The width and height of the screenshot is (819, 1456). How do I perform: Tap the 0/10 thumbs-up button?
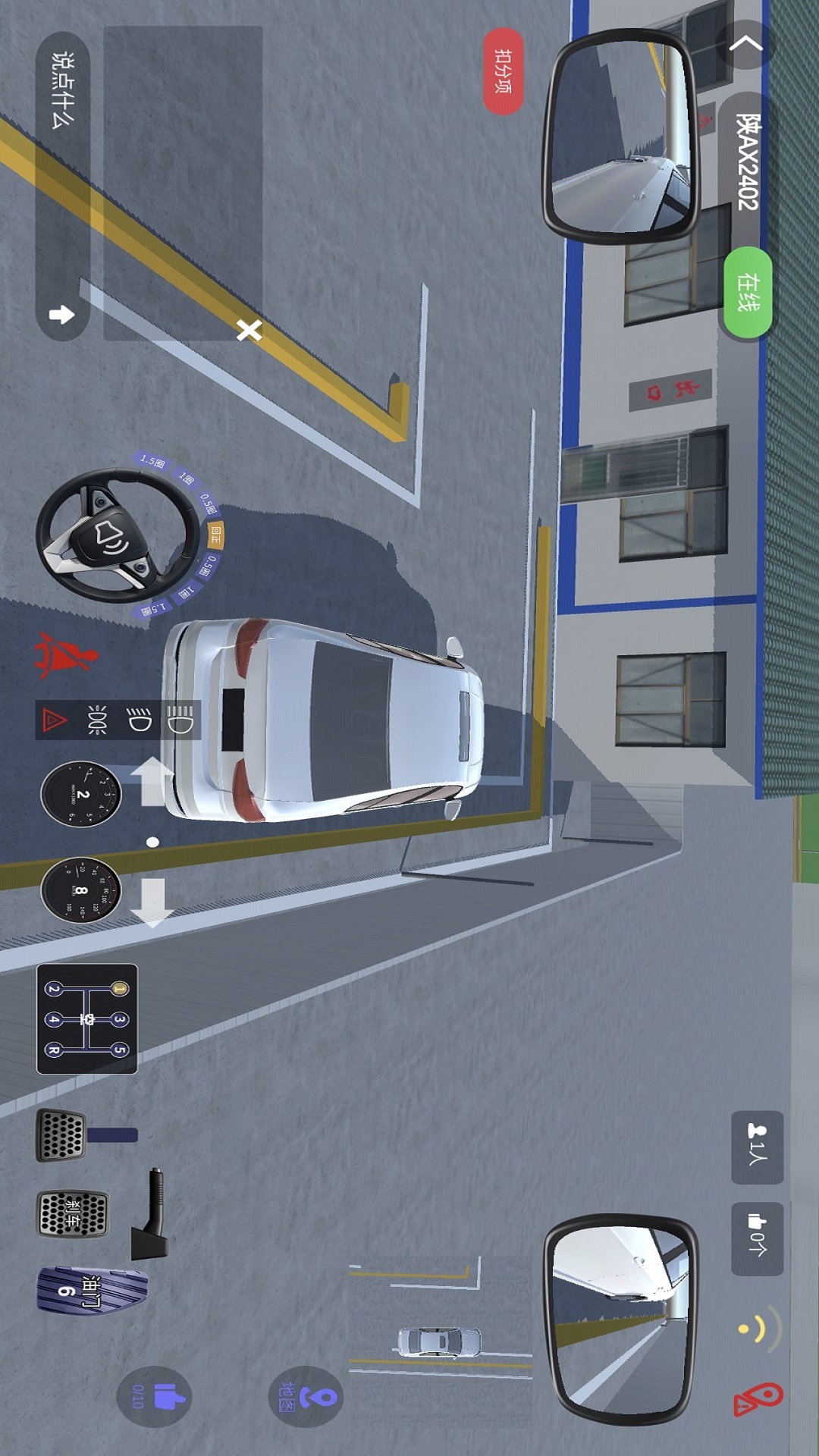[155, 1396]
